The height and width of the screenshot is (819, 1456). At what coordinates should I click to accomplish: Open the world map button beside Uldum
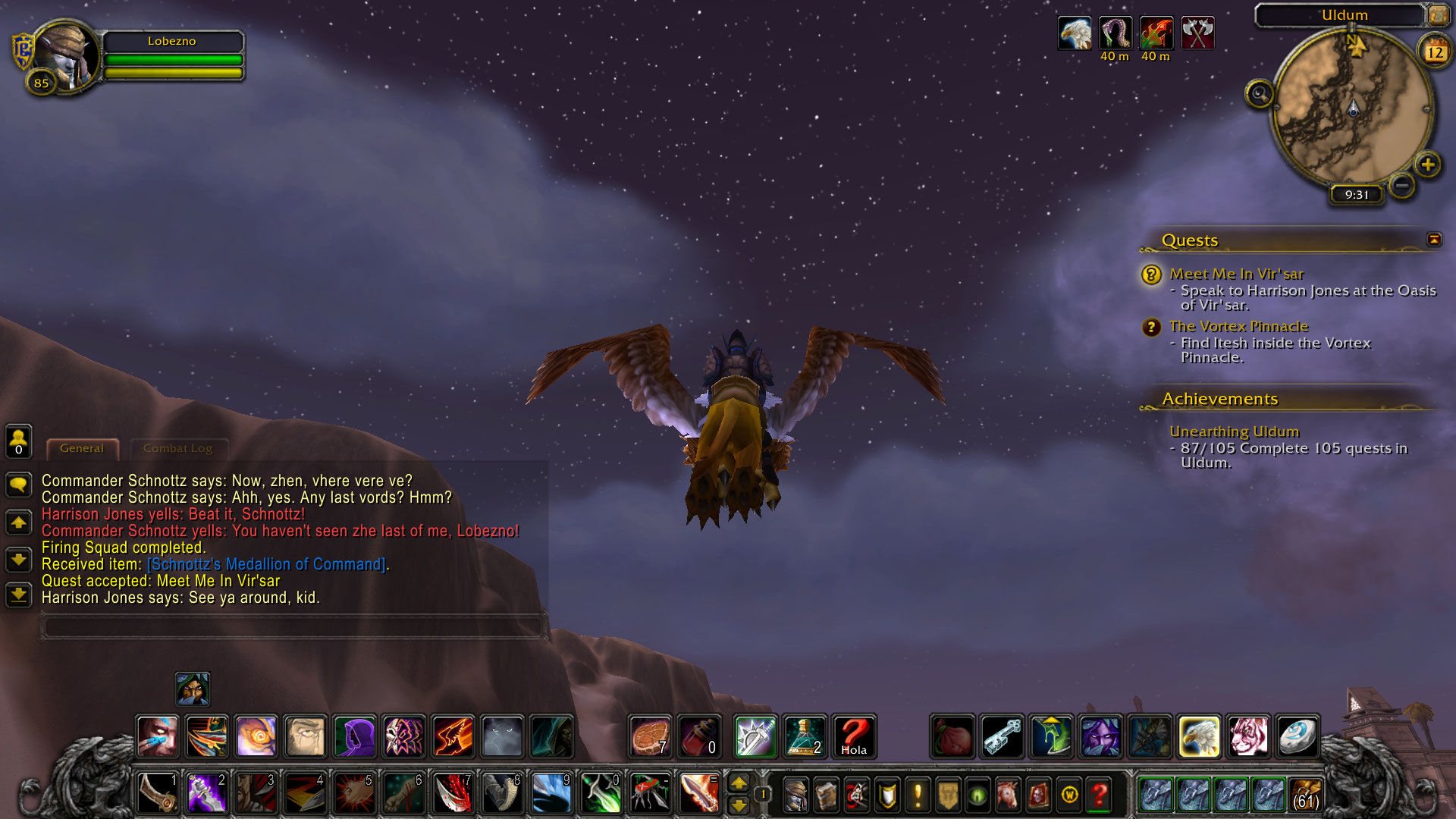(1438, 14)
